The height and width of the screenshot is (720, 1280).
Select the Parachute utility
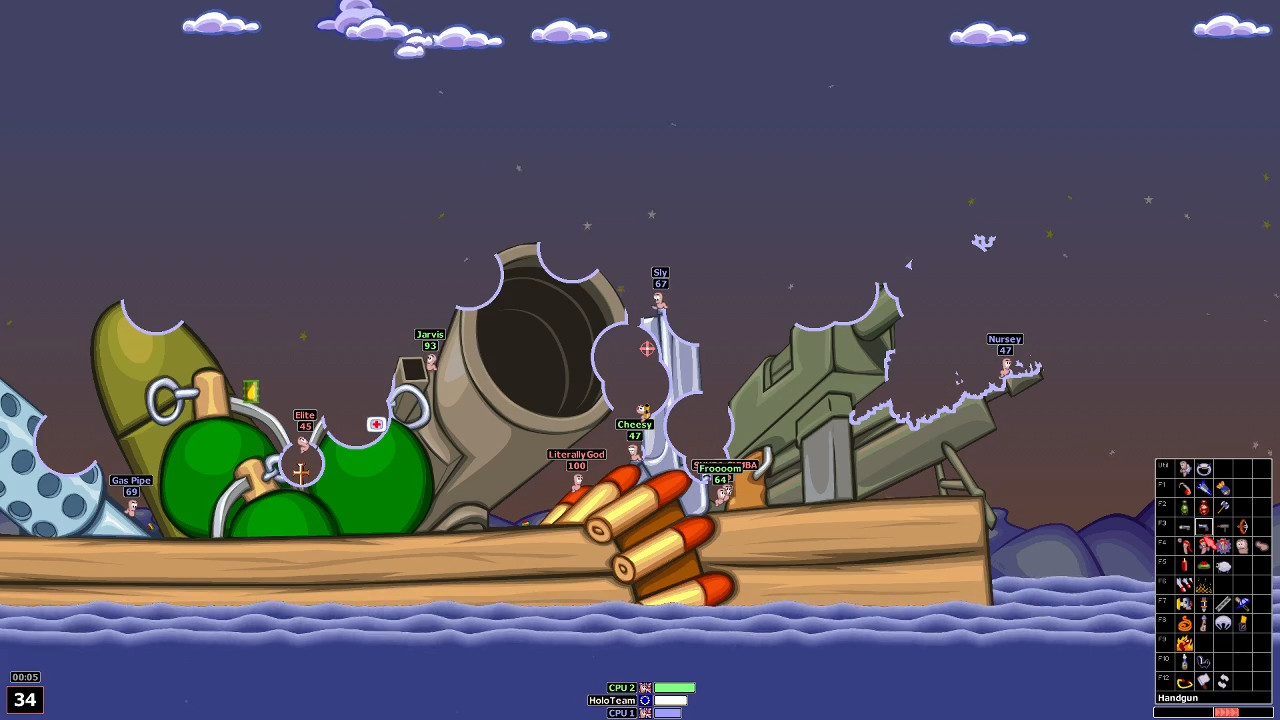pyautogui.click(x=1223, y=623)
